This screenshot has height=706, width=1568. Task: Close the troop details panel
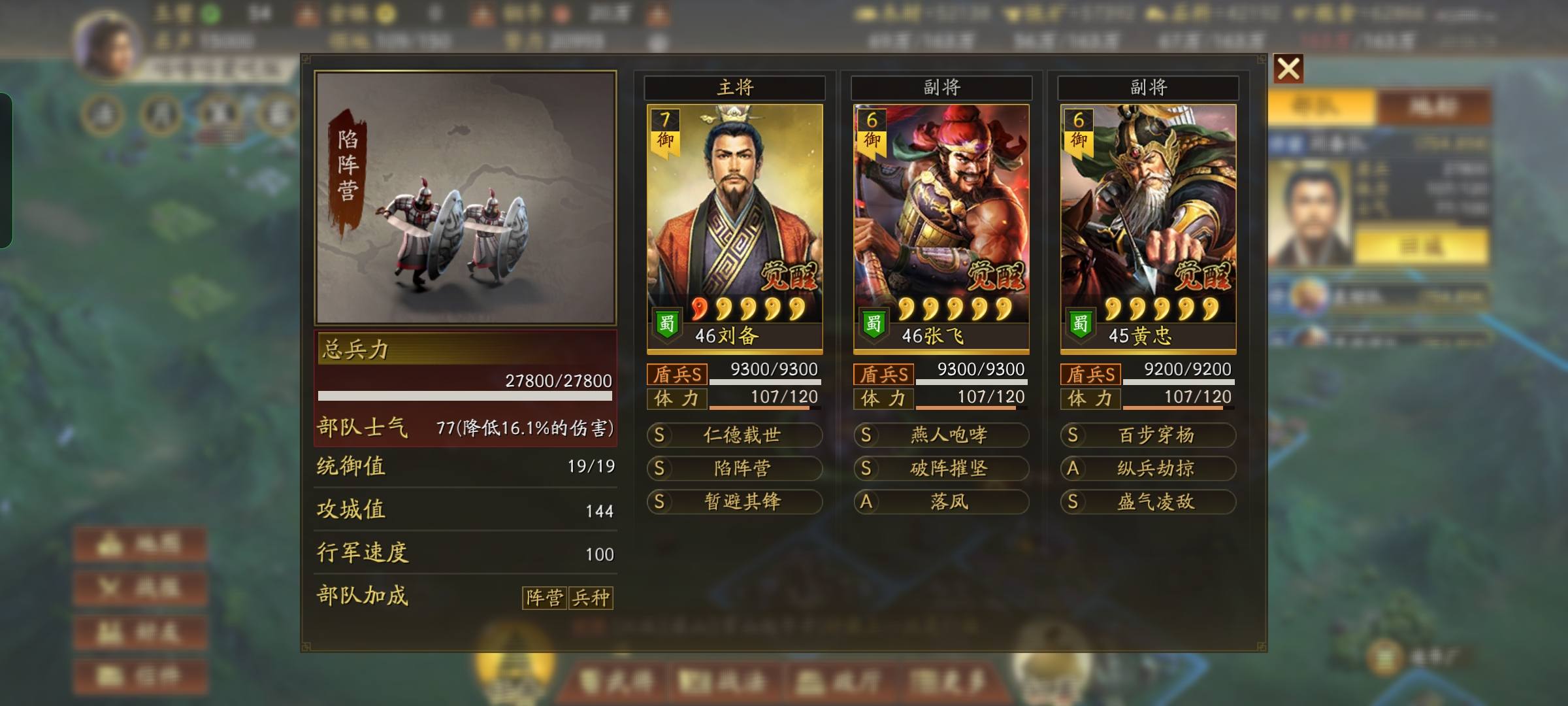point(1288,69)
